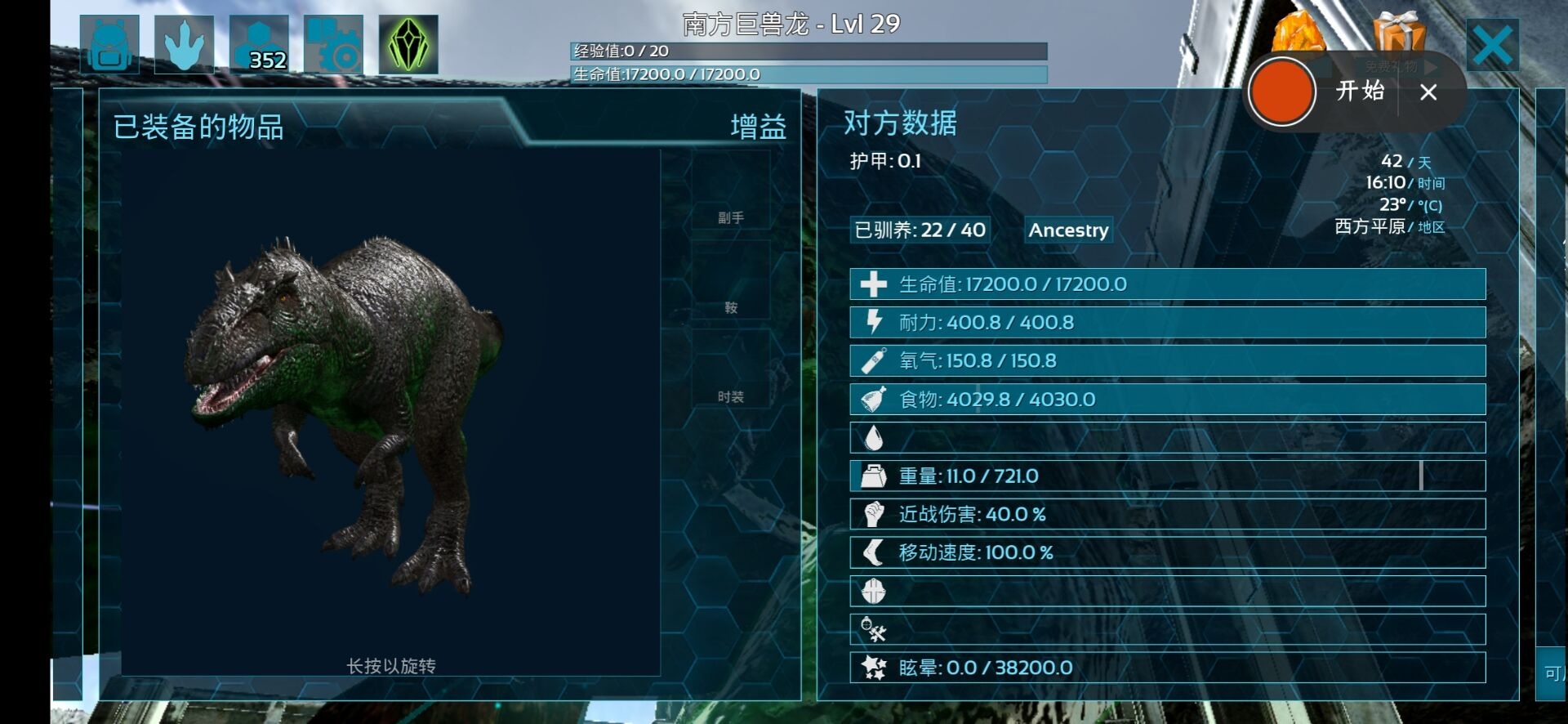Open the green crystal tab
The width and height of the screenshot is (1568, 724).
408,45
